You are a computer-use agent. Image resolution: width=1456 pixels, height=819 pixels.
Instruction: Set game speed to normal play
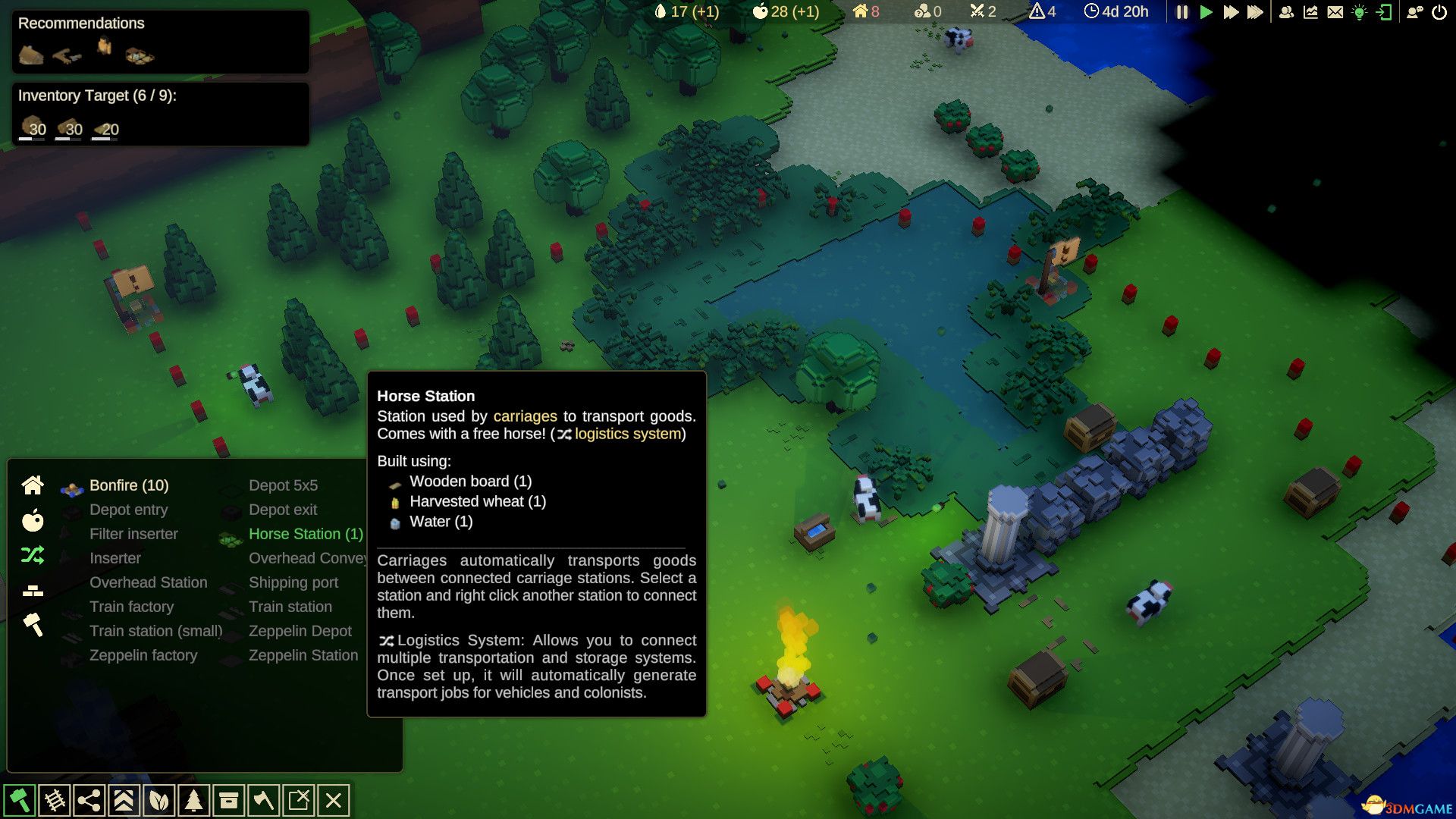click(x=1206, y=12)
